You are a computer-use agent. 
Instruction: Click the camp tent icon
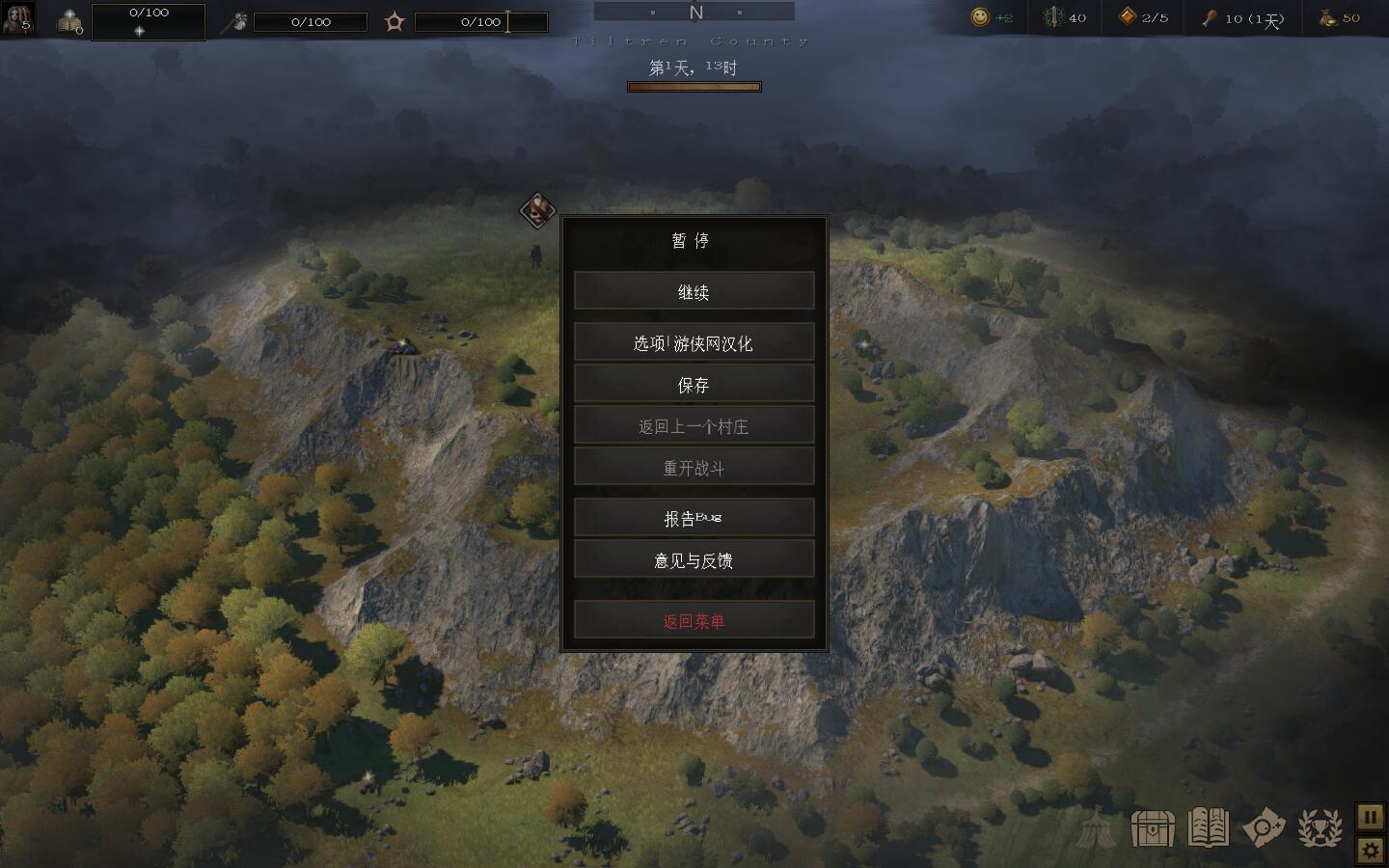tap(1096, 828)
